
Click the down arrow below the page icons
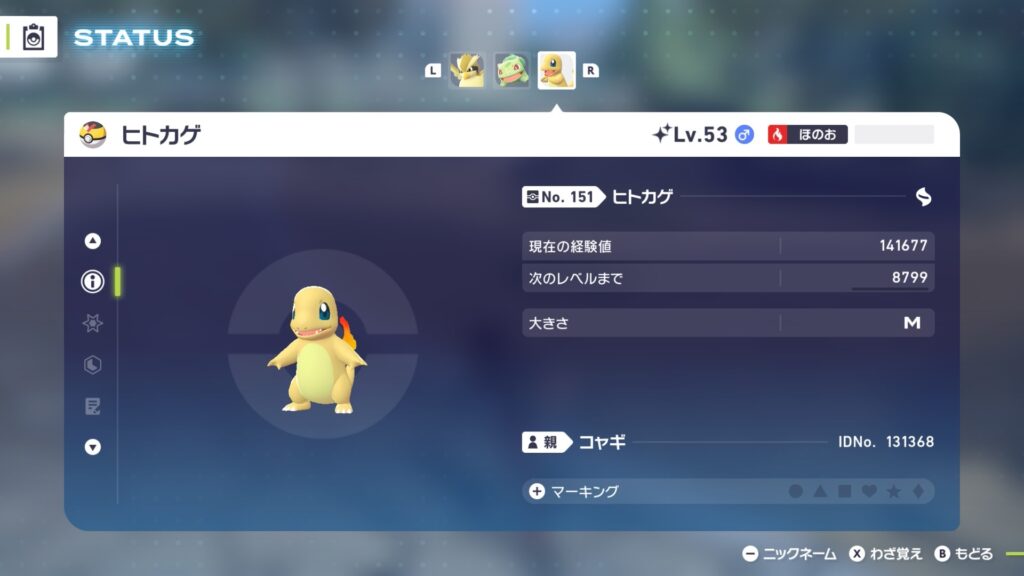click(93, 447)
